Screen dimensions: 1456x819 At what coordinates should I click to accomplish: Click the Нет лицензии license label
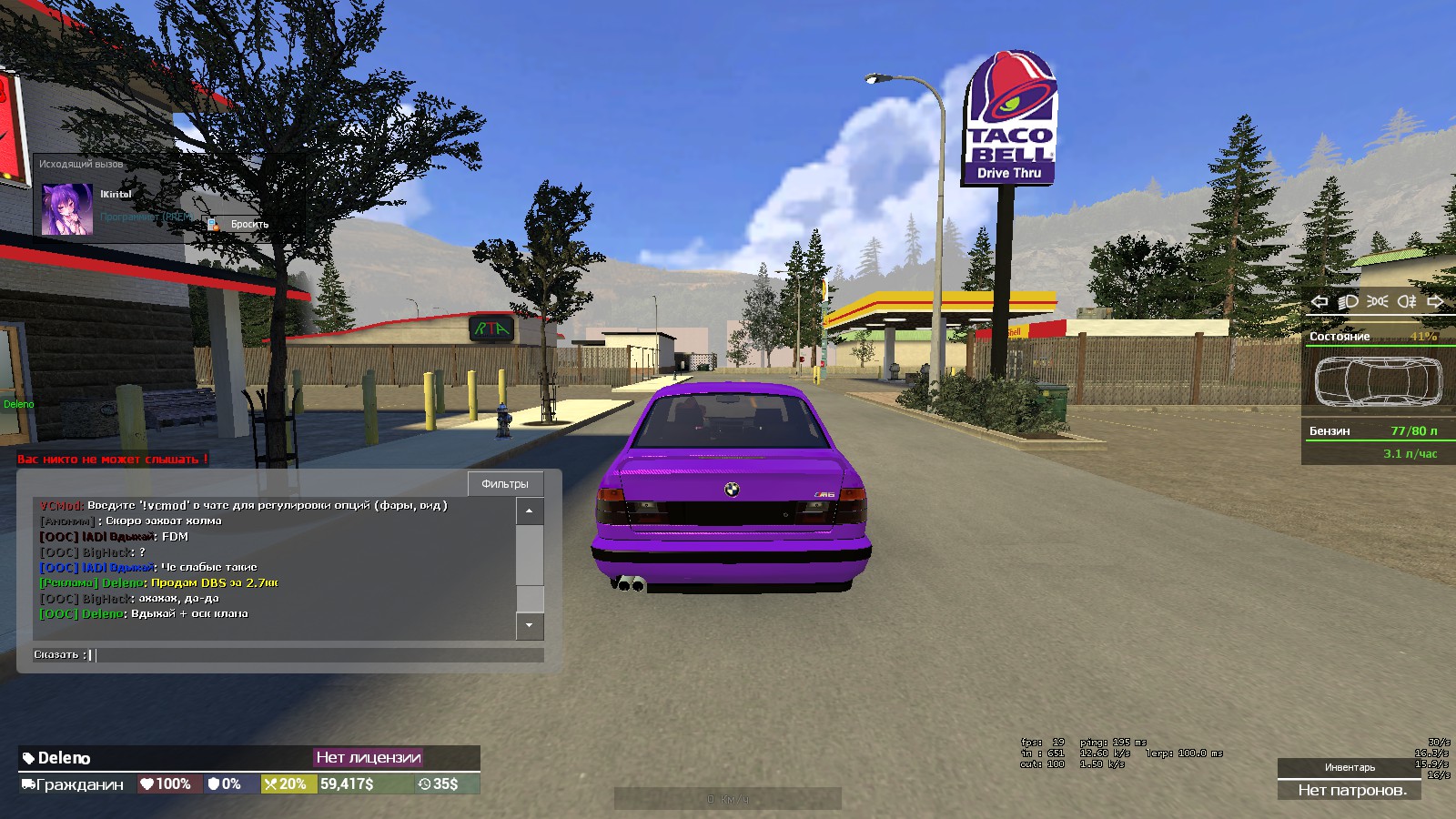tap(369, 757)
